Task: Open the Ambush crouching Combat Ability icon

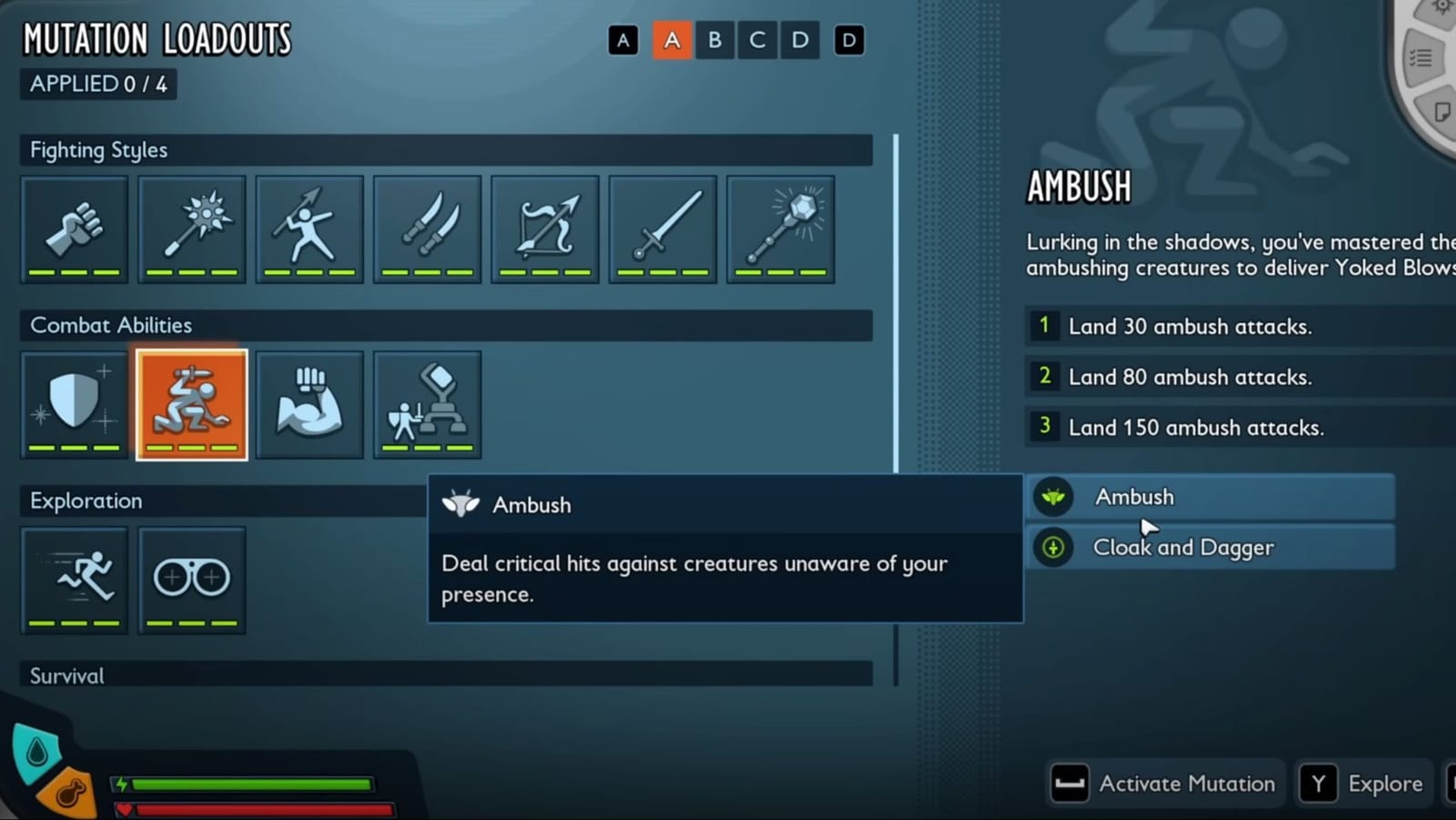Action: (x=191, y=402)
